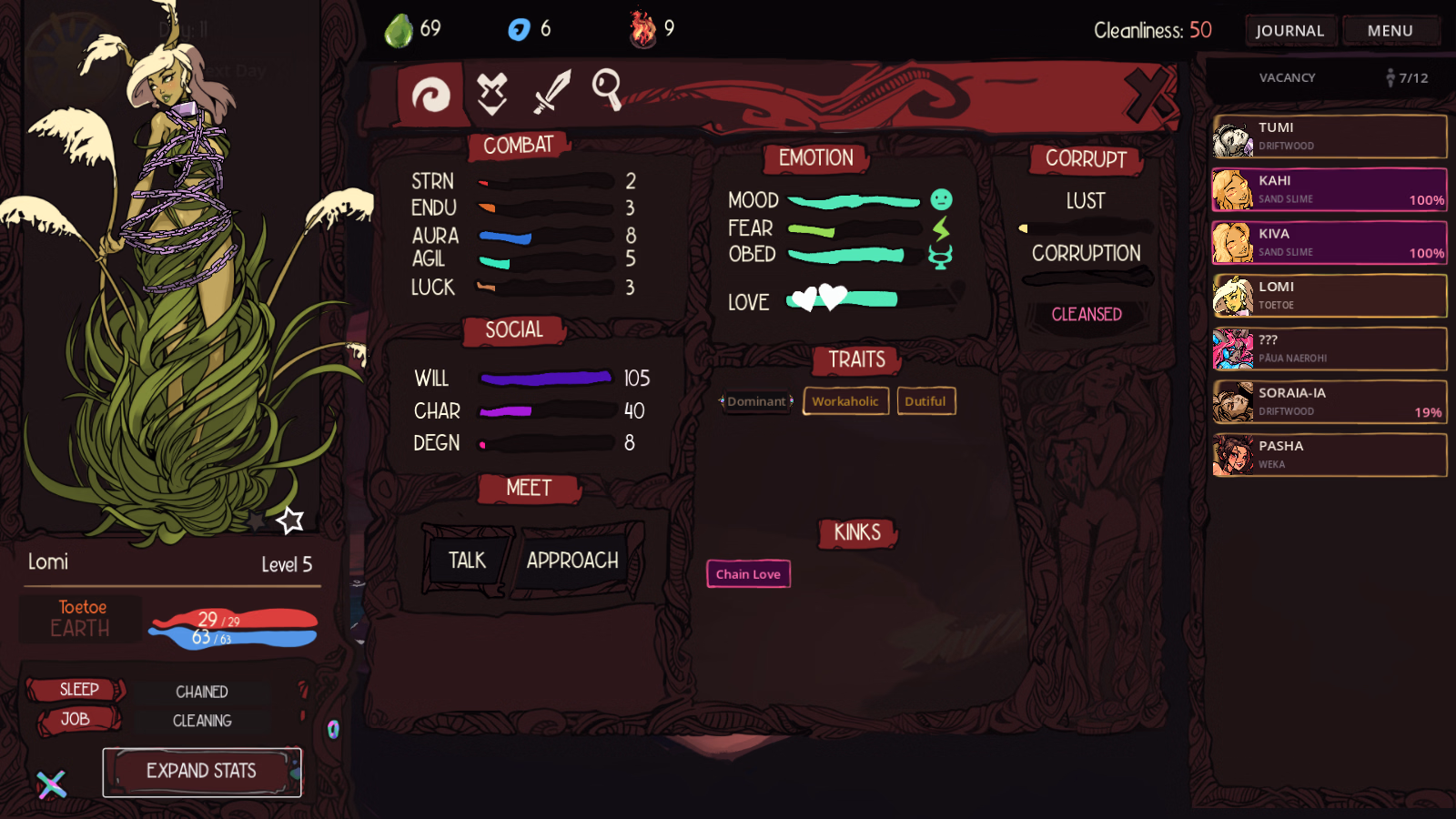The image size is (1456, 819).
Task: Switch to the swirl stats tab
Action: [430, 94]
